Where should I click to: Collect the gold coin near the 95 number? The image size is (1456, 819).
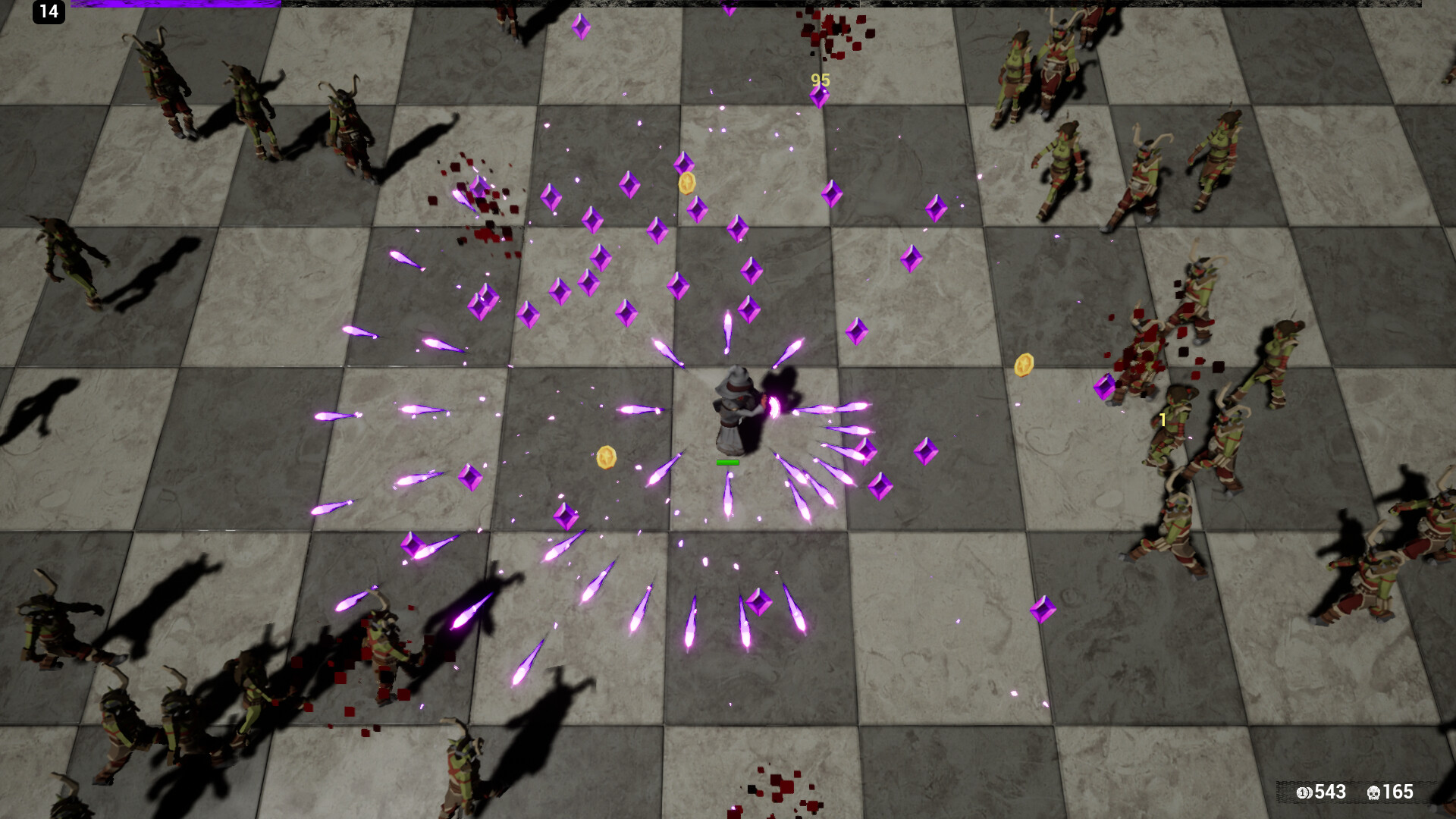coord(689,183)
